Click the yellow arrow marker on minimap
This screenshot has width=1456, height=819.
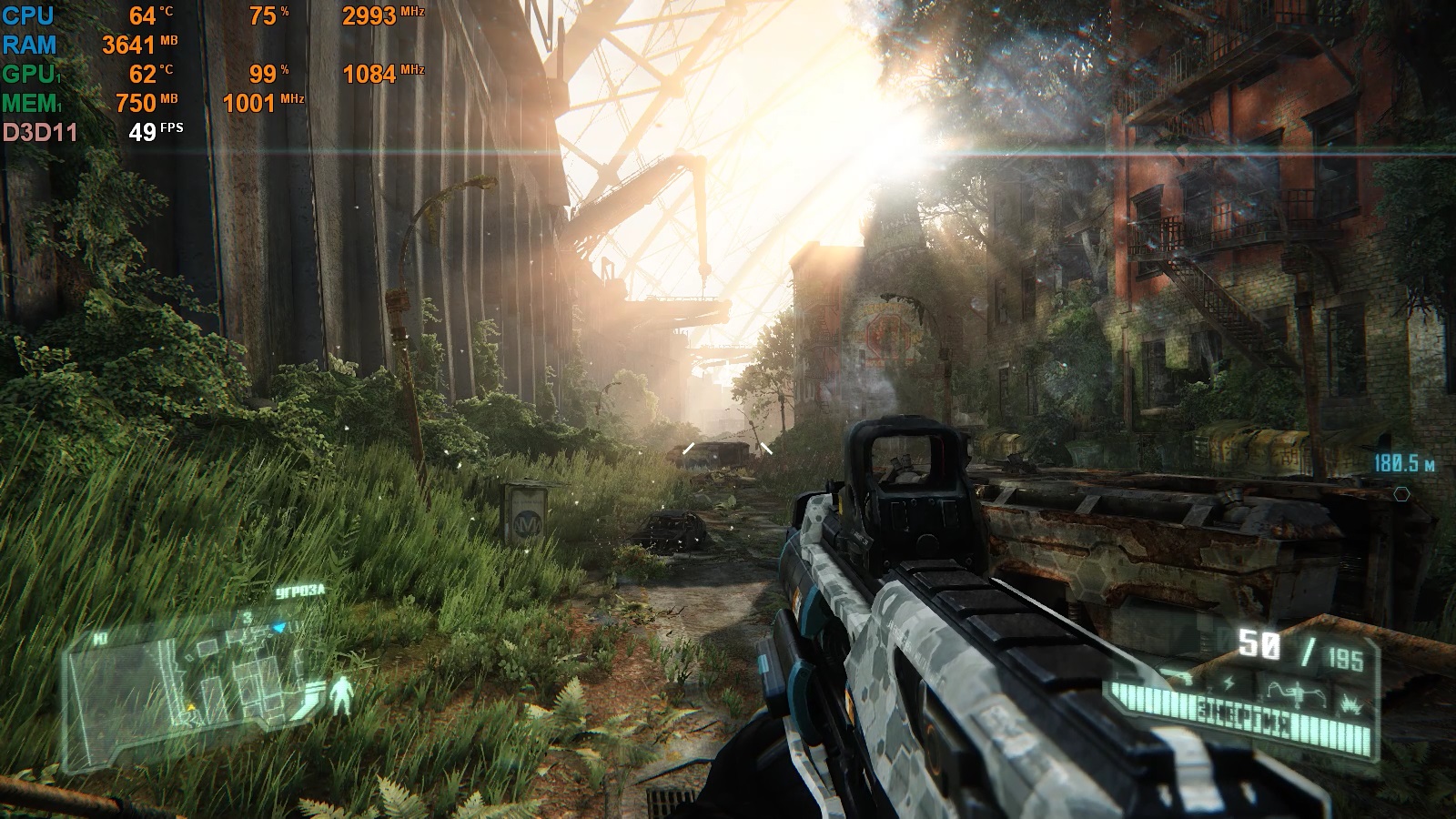point(191,706)
